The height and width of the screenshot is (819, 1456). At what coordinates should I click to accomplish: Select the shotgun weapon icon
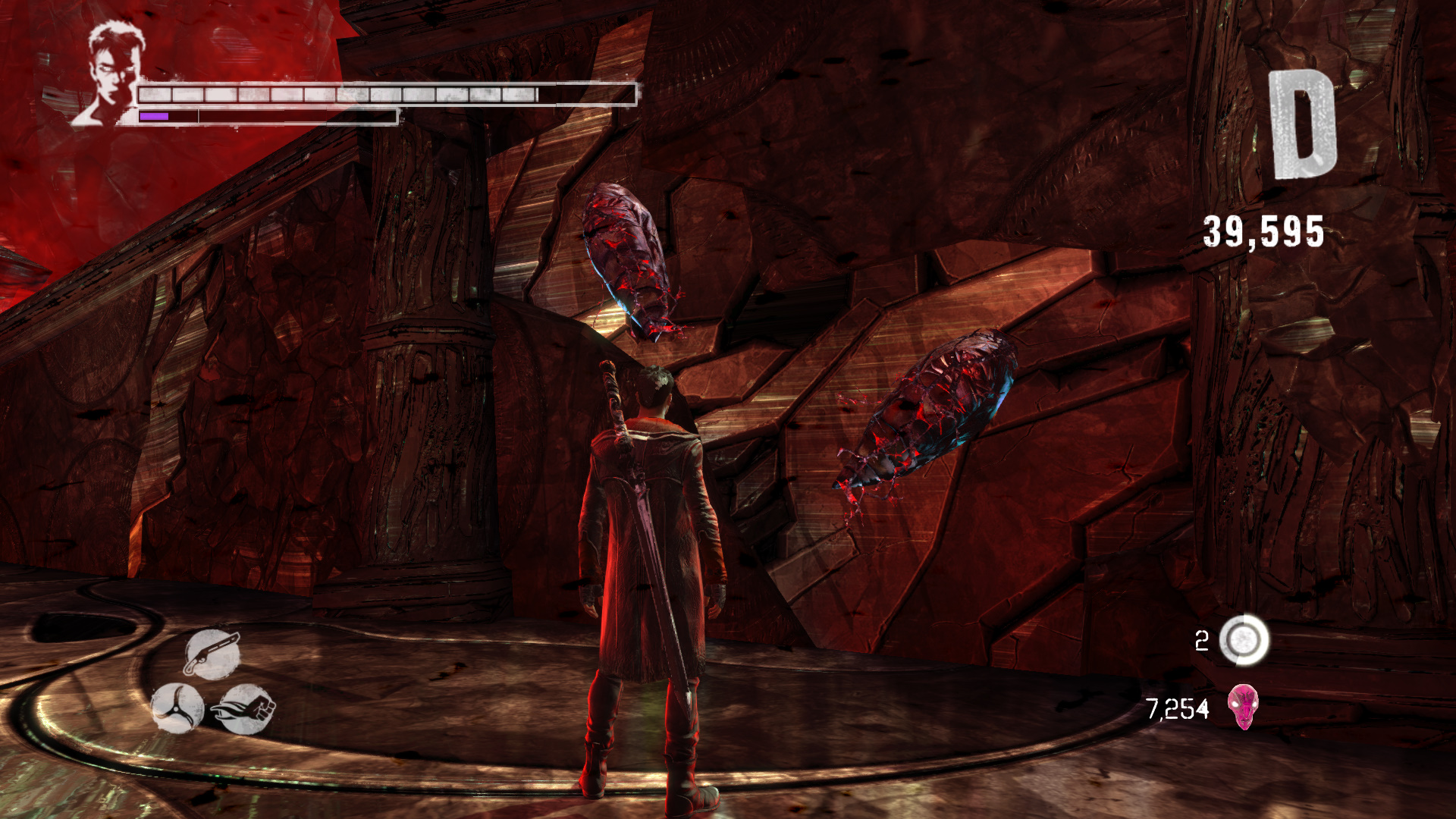click(x=212, y=654)
